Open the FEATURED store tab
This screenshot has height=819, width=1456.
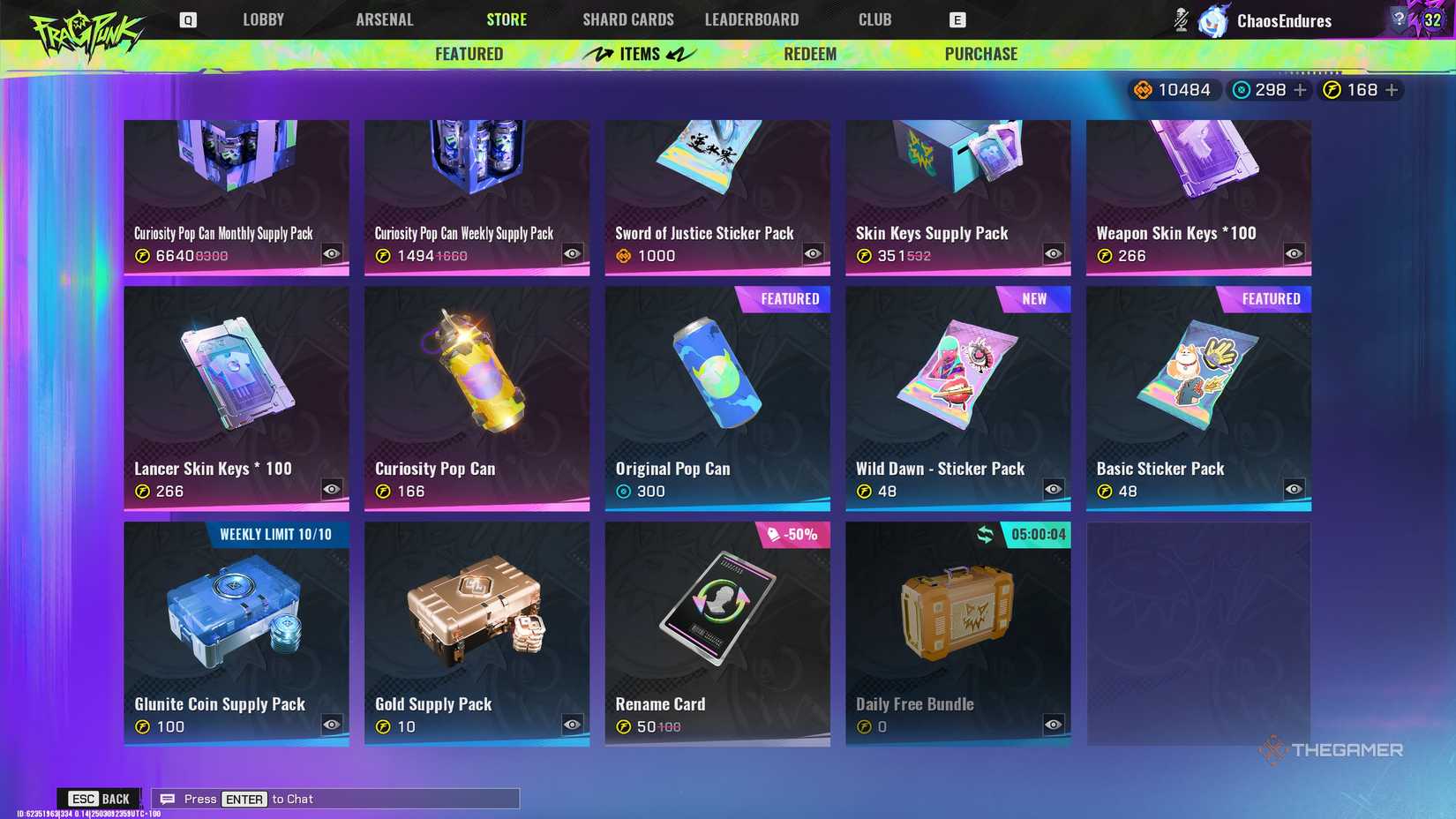point(469,53)
